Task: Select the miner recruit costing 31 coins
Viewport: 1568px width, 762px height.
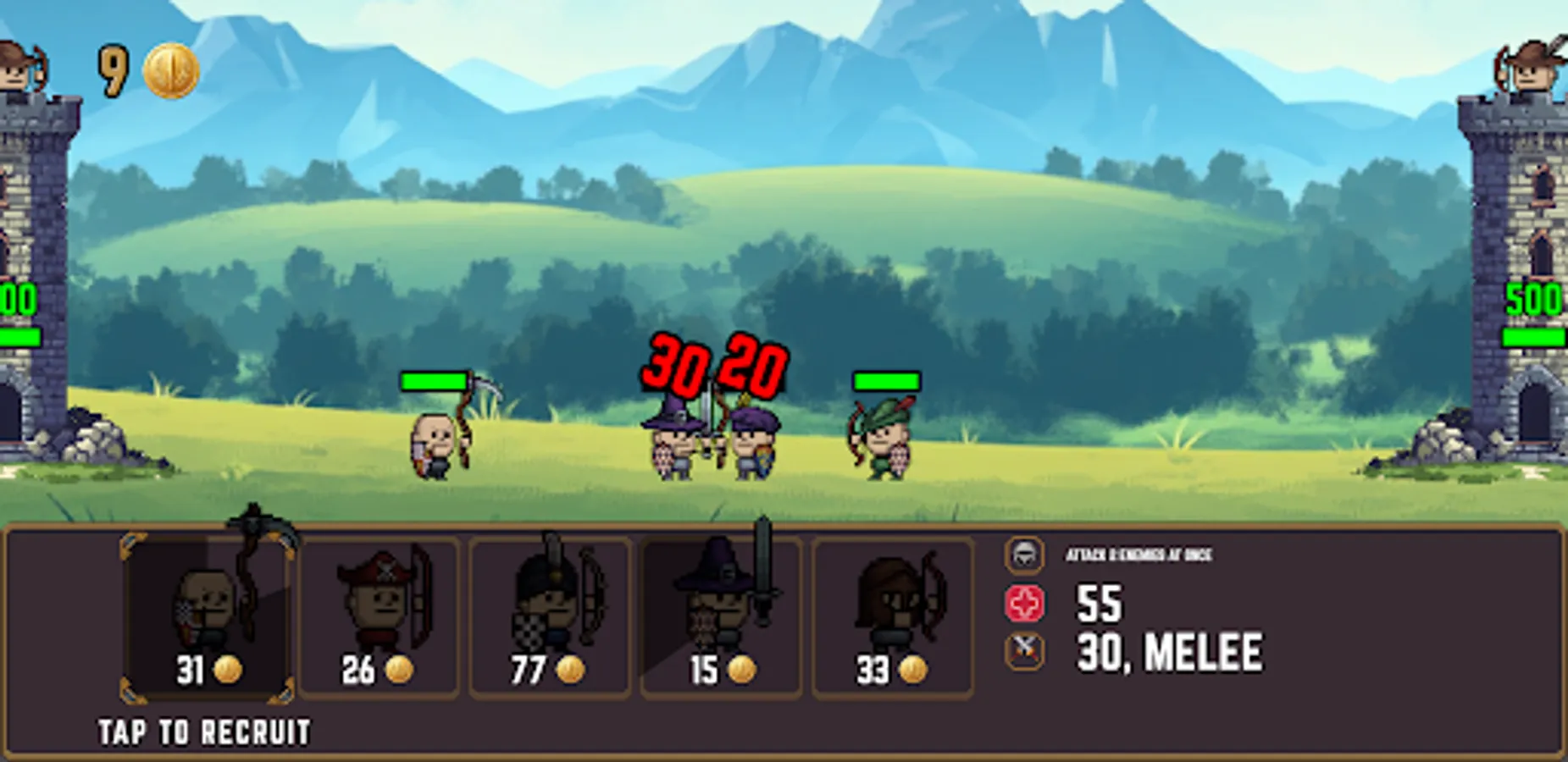Action: click(x=203, y=610)
